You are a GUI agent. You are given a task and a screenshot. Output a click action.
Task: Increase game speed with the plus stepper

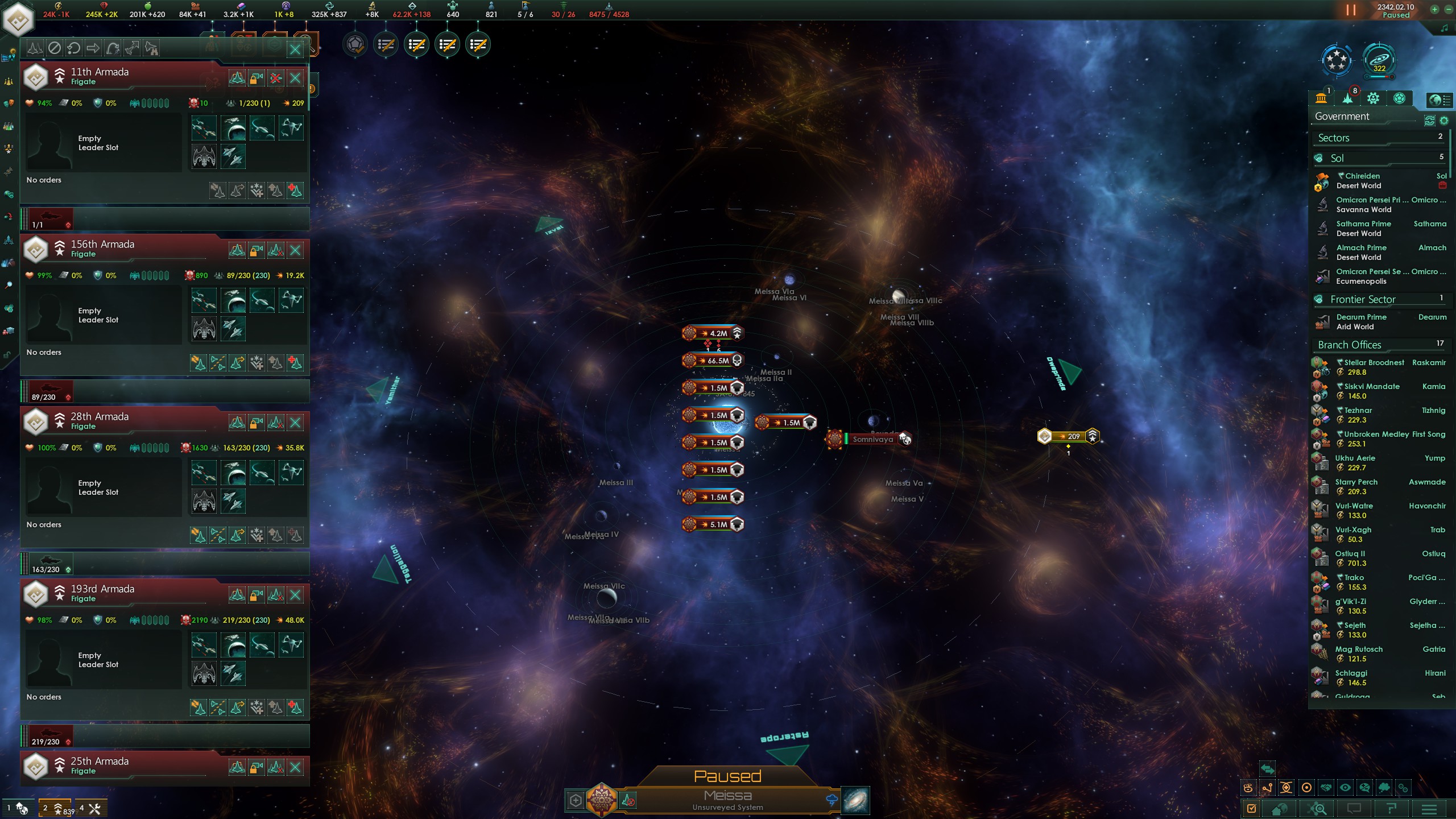(1434, 10)
